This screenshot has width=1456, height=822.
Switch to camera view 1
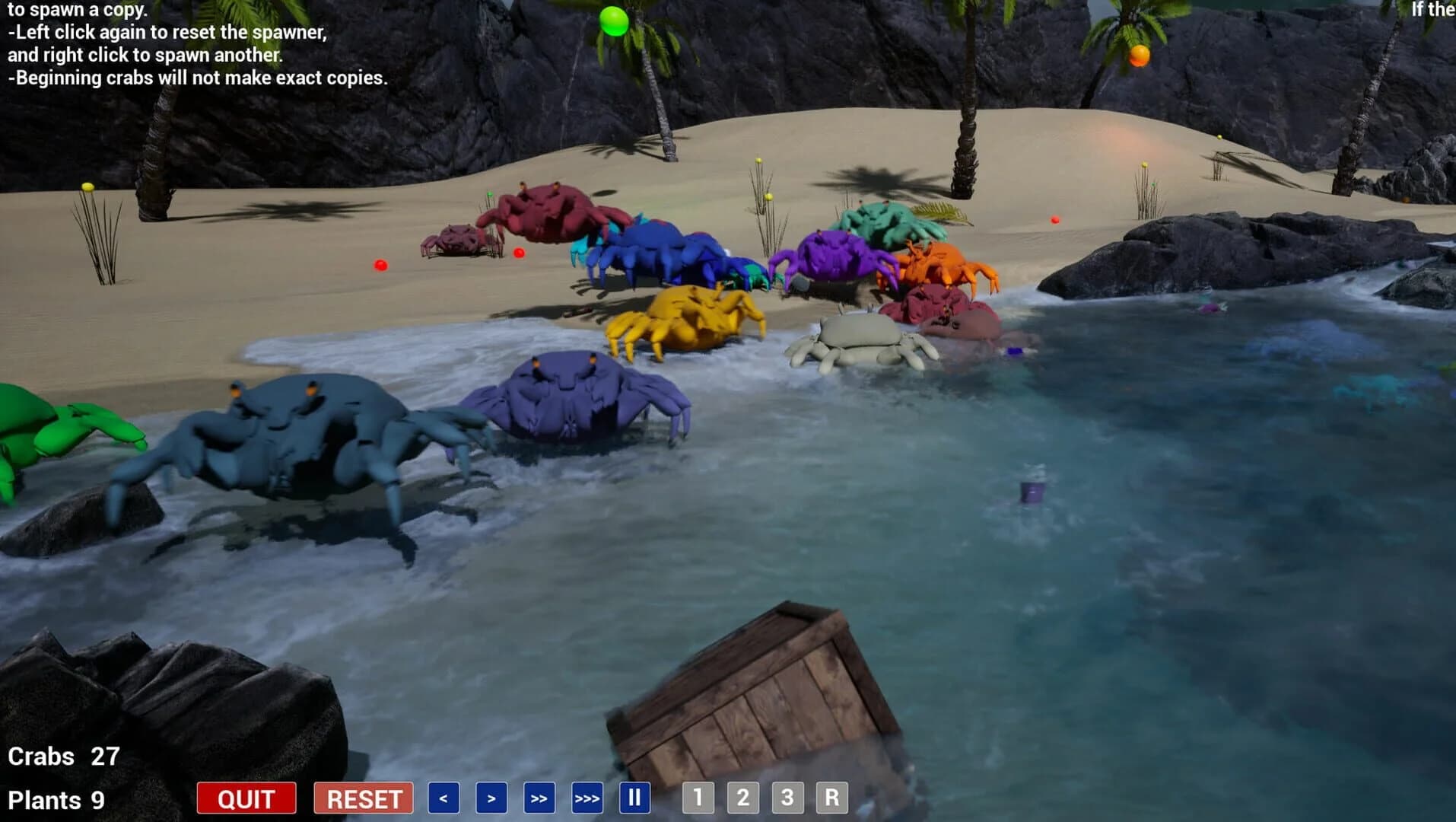coord(698,798)
